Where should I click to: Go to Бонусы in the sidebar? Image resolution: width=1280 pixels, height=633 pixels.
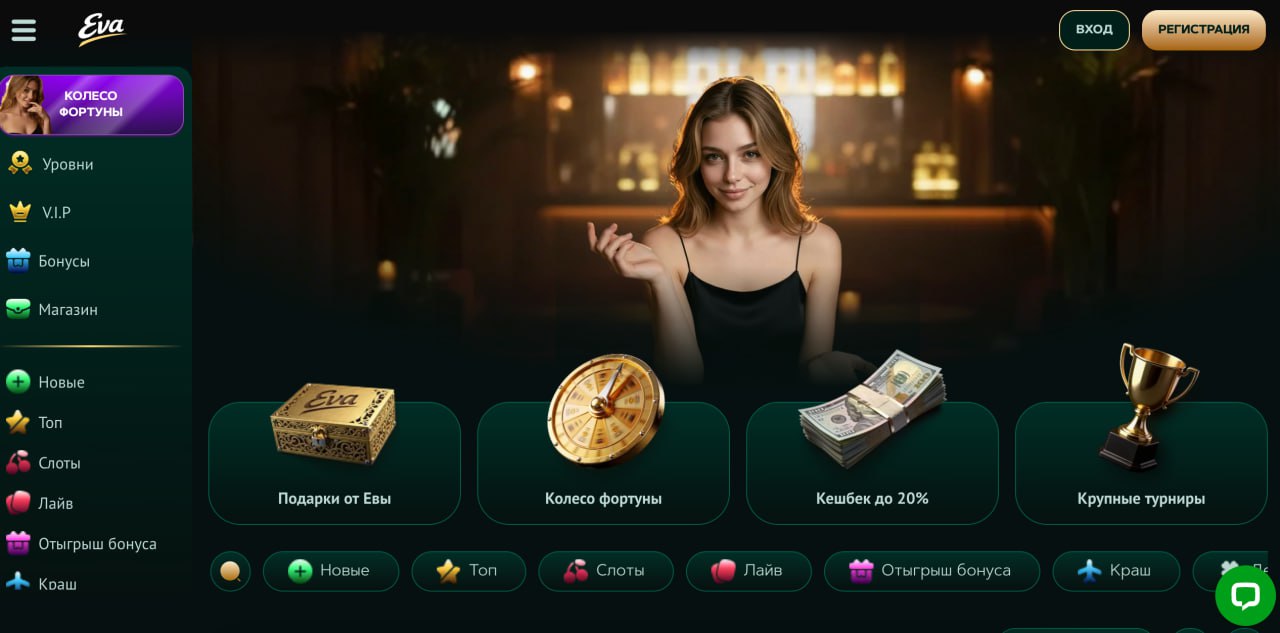click(x=63, y=261)
